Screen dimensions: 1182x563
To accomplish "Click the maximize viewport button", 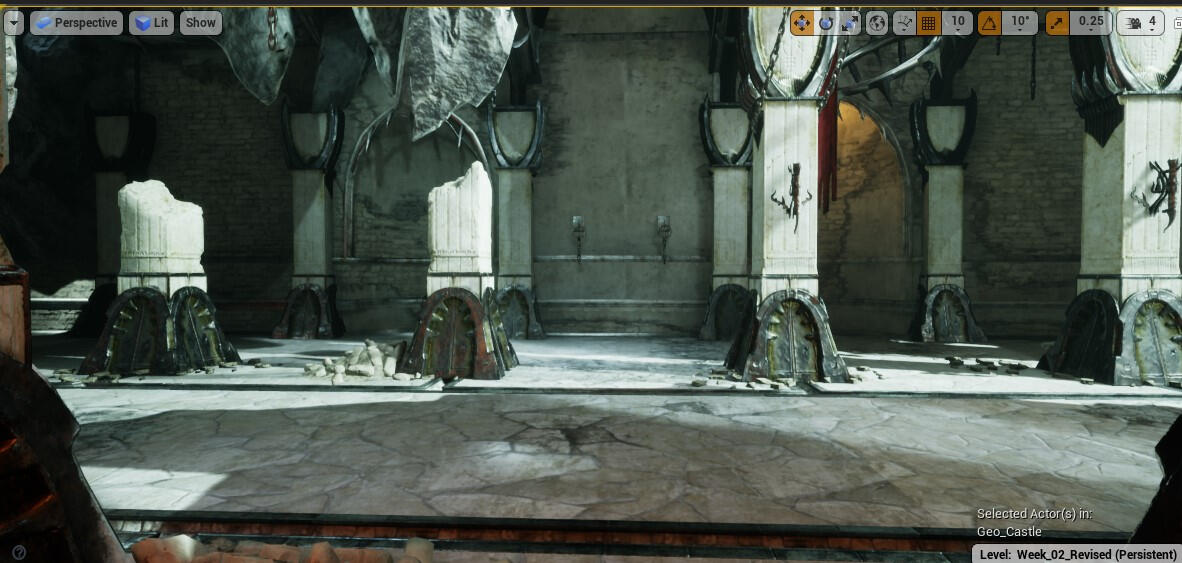I will click(1175, 22).
